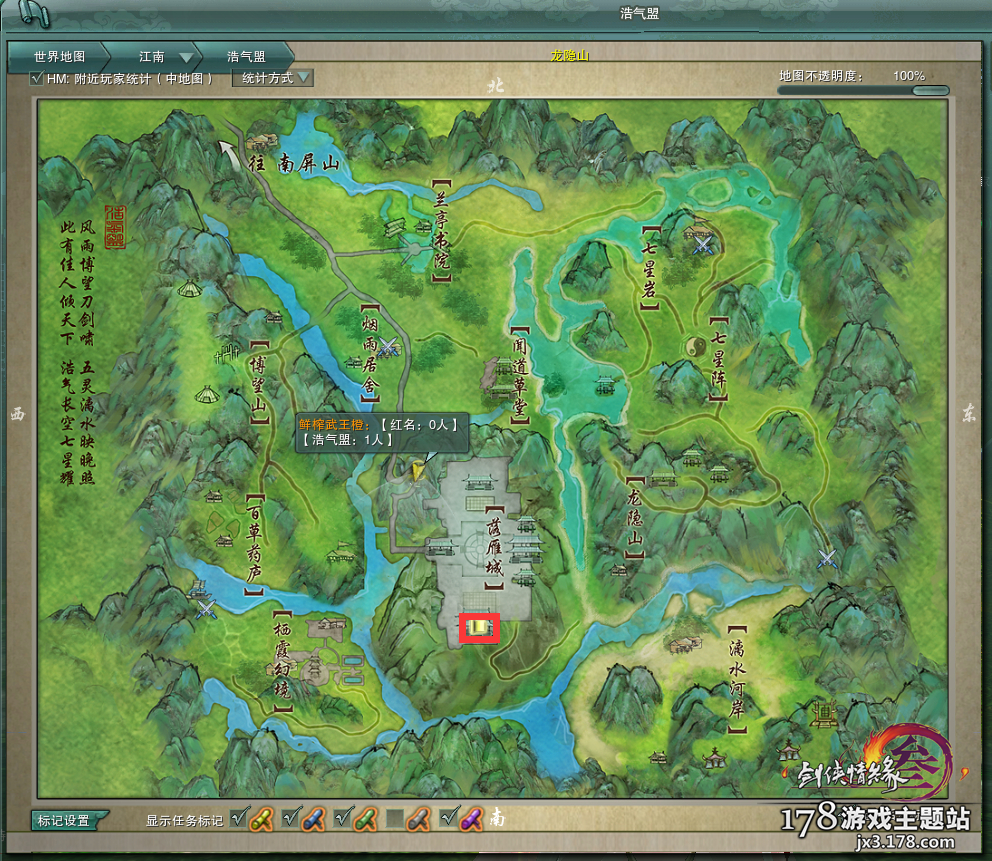
Task: Select the yellow player arrow marker on the map
Action: (418, 466)
